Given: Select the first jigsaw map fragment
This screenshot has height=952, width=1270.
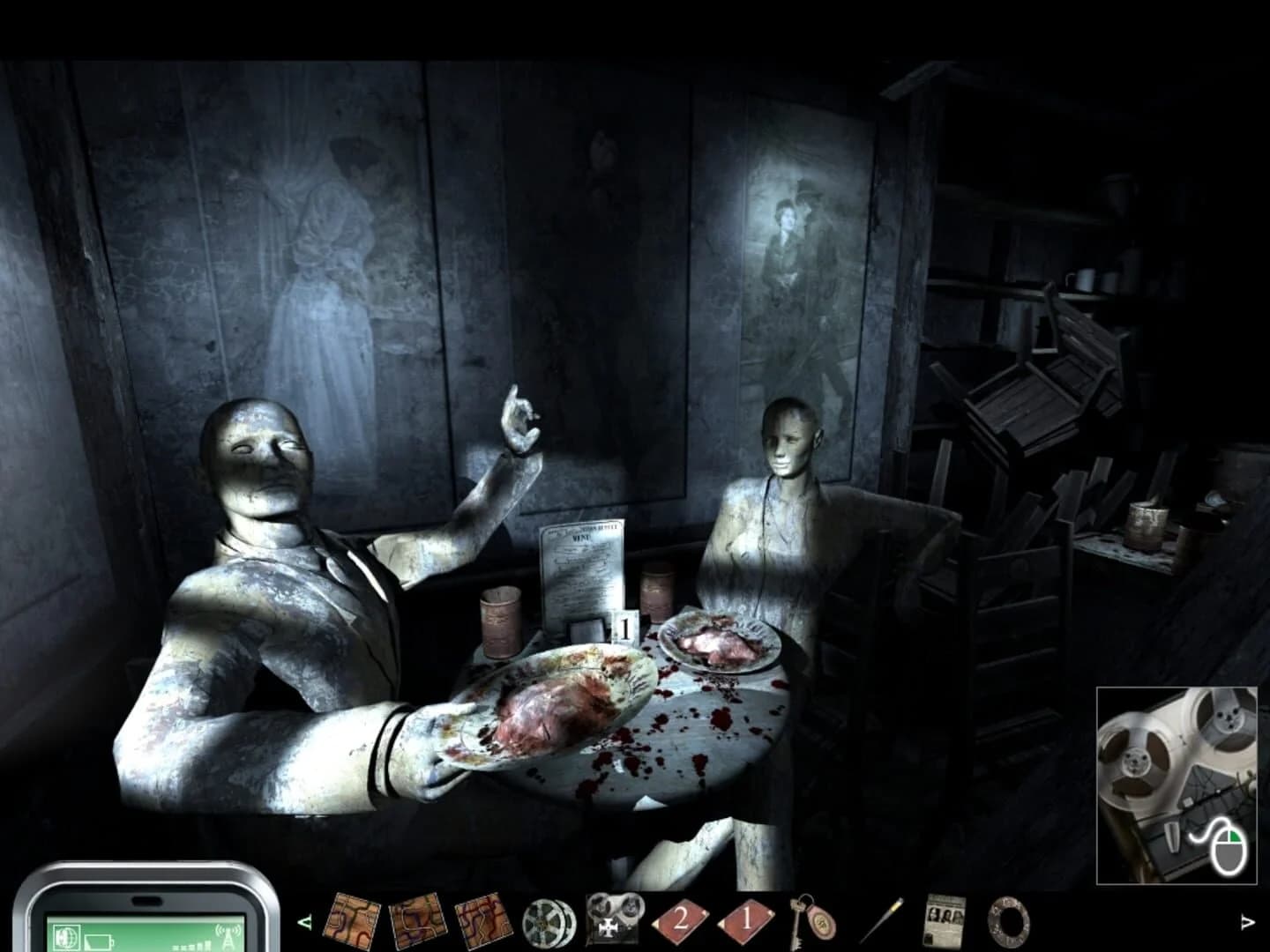Looking at the screenshot, I should [353, 919].
